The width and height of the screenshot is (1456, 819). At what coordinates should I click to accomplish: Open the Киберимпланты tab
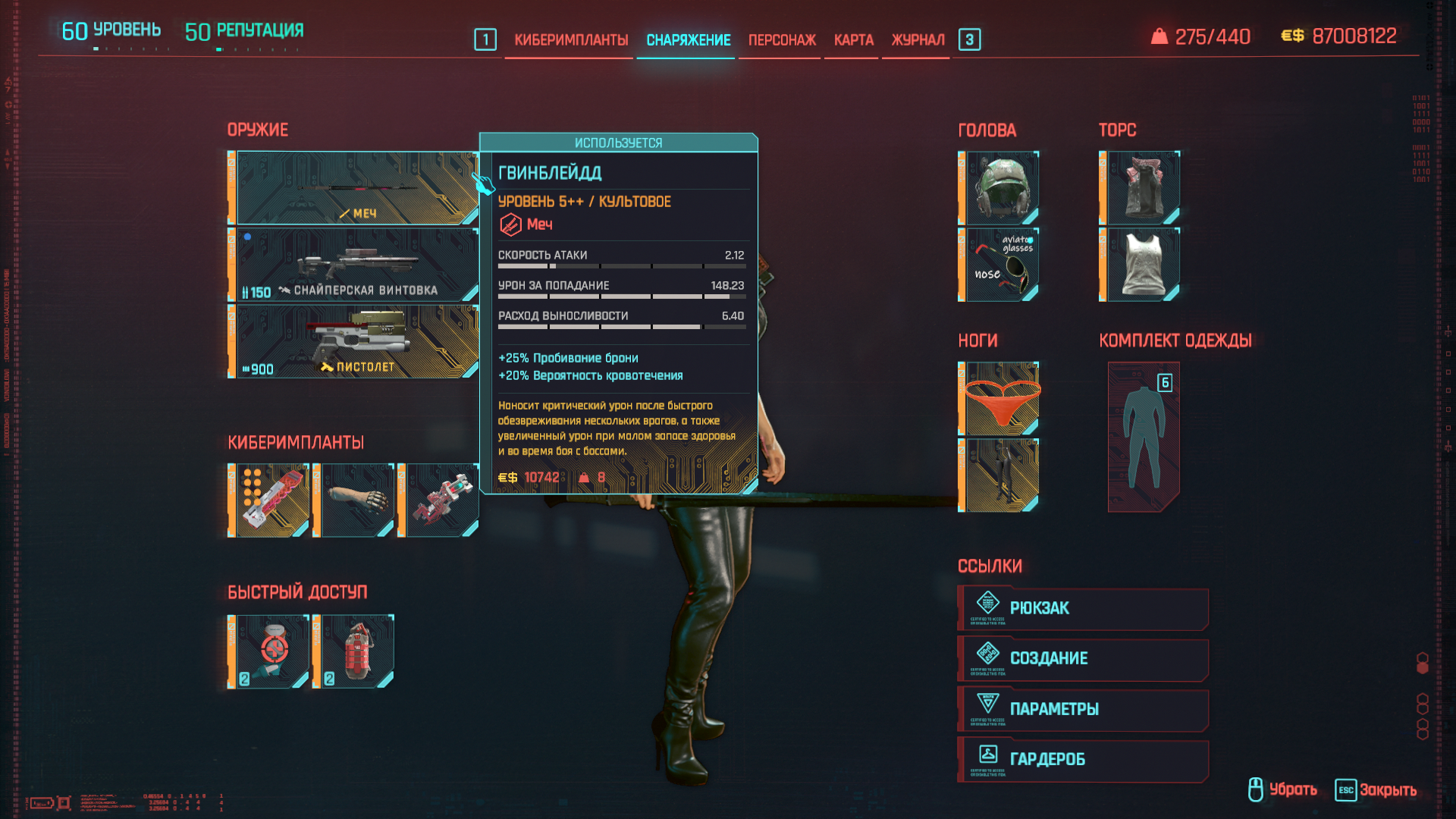tap(570, 40)
